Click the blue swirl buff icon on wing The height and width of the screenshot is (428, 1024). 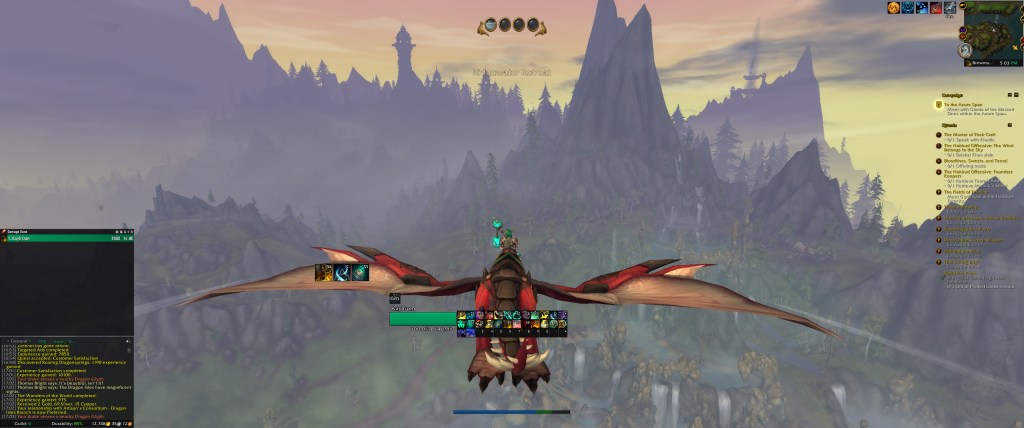tap(342, 272)
